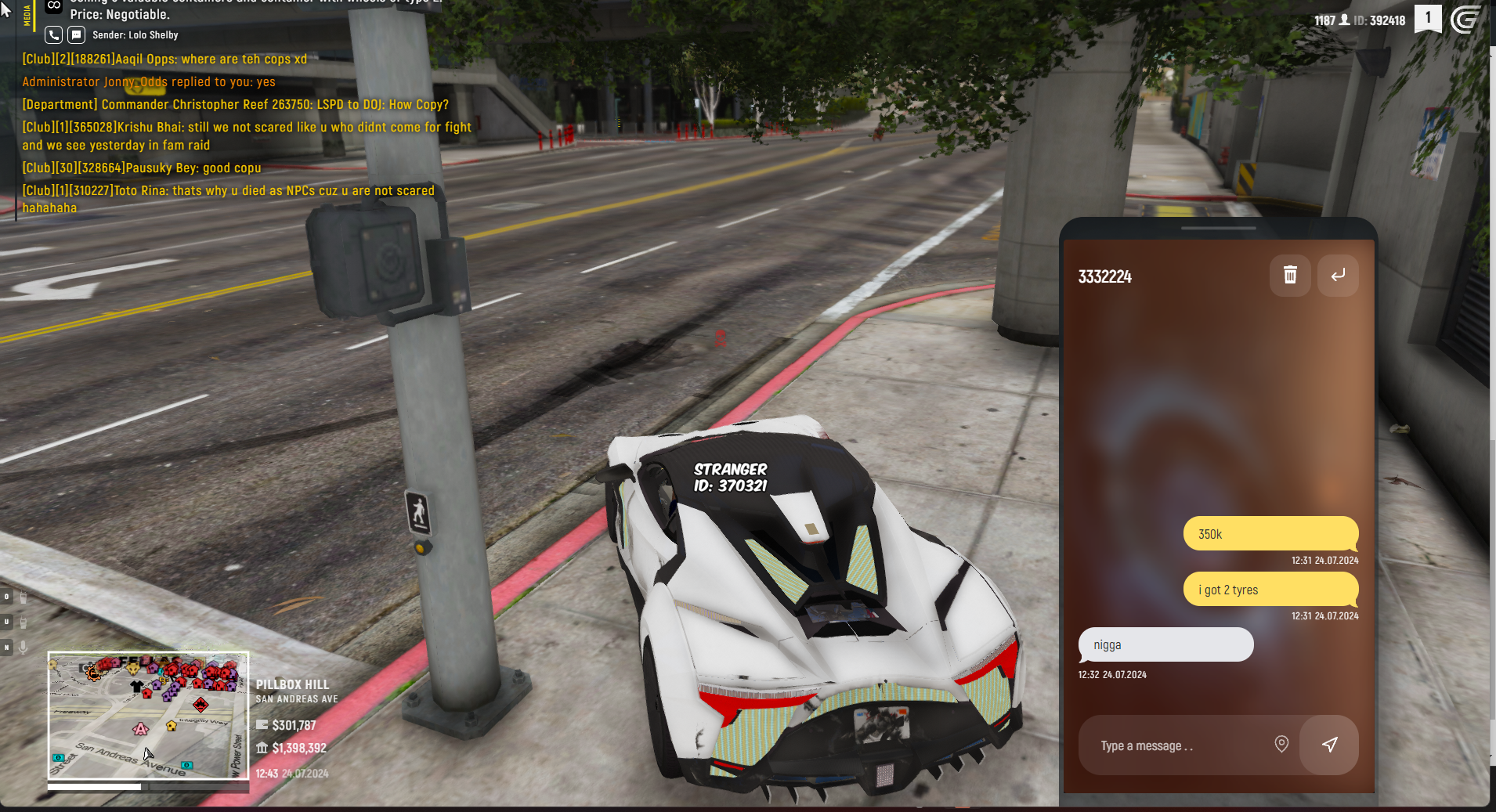The width and height of the screenshot is (1496, 812).
Task: Select the 'i got 2 tyres' message bubble
Action: coord(1270,590)
